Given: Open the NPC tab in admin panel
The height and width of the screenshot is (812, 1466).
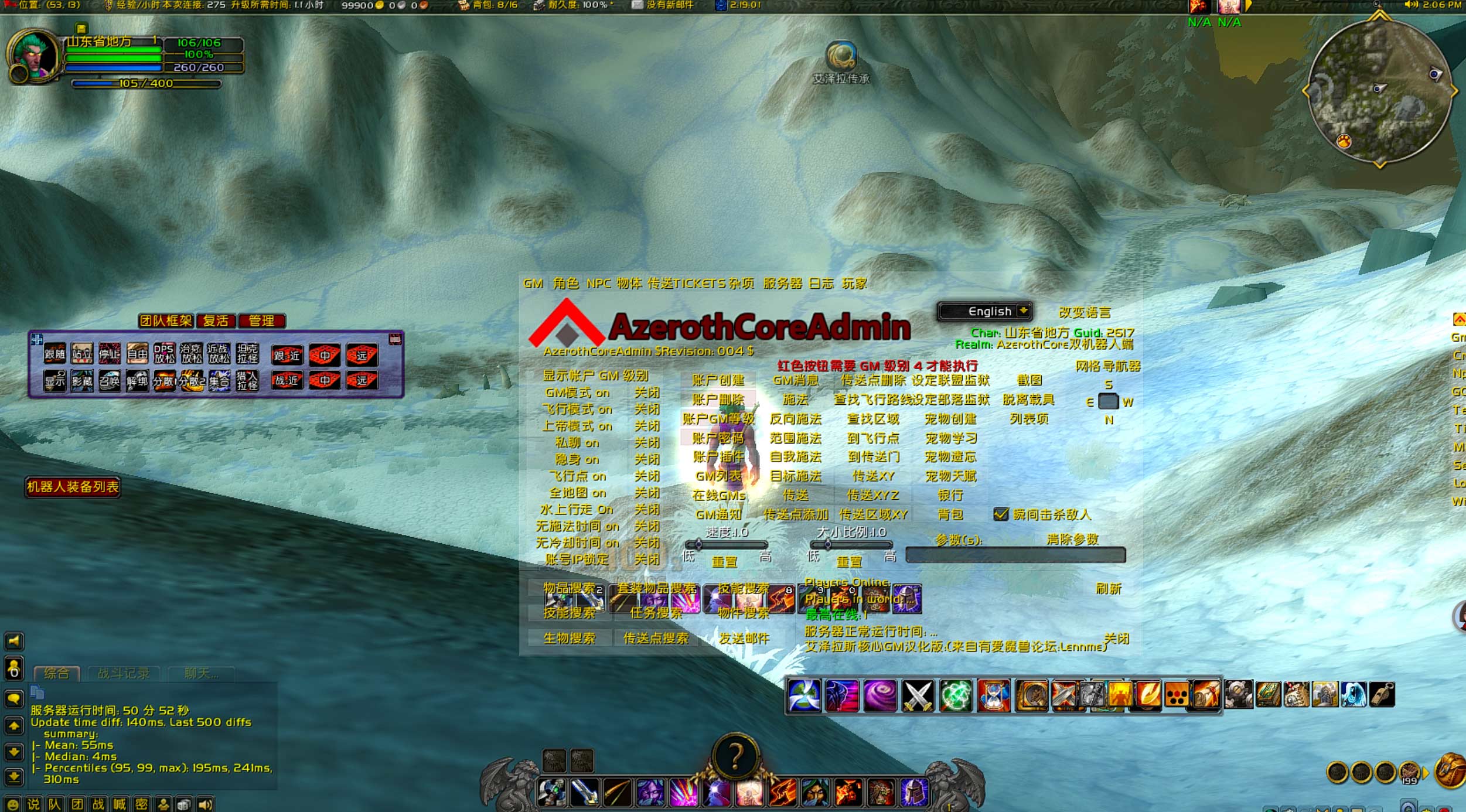Looking at the screenshot, I should point(598,284).
